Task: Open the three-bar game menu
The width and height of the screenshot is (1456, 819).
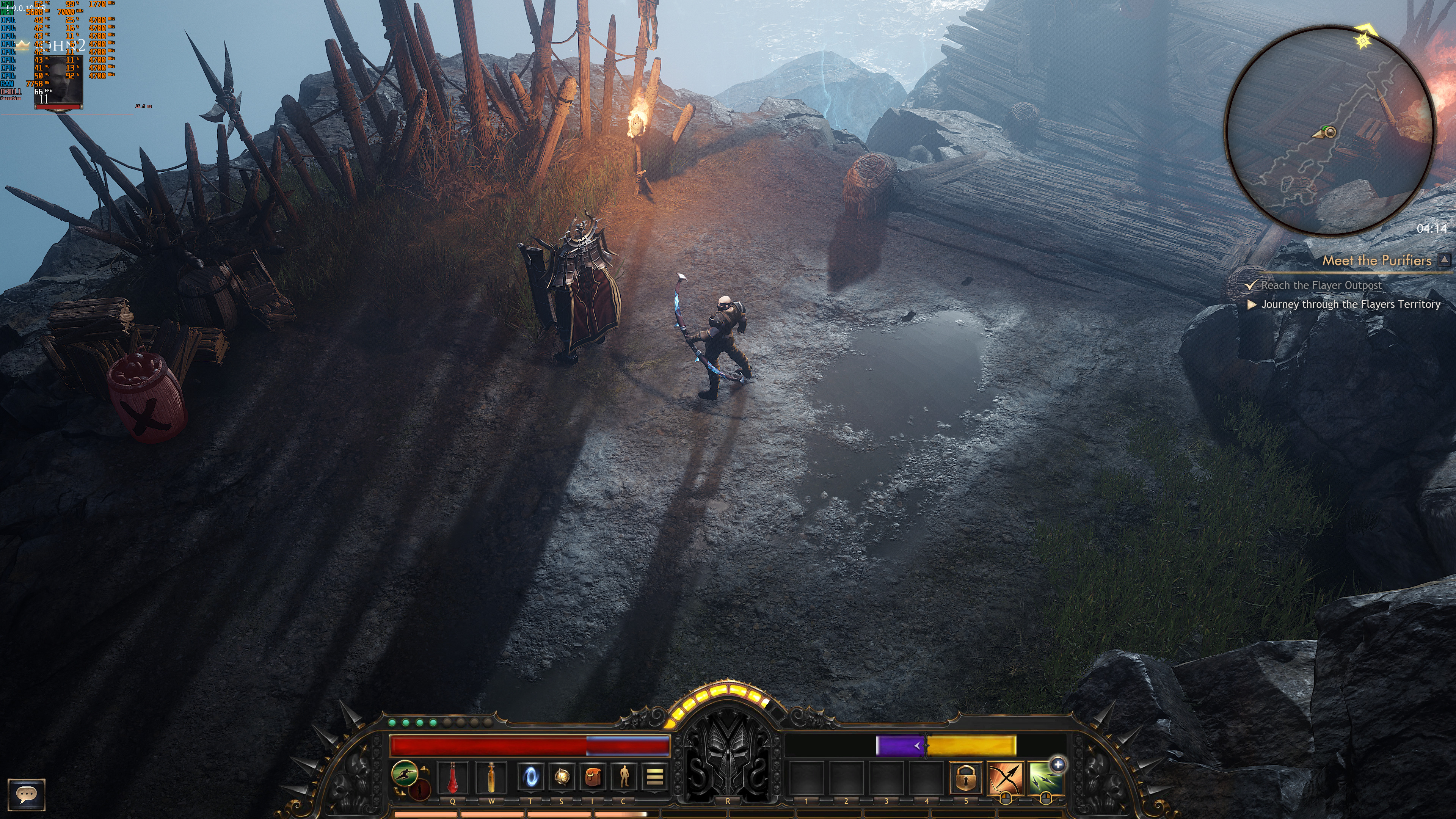Action: coord(654,778)
